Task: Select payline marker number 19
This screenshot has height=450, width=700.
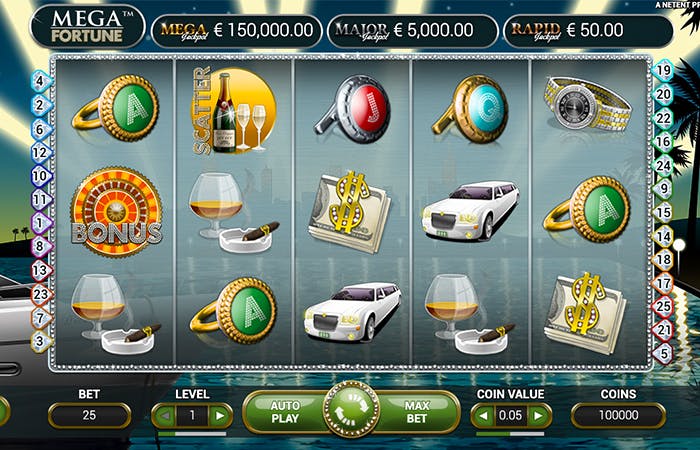Action: (662, 70)
